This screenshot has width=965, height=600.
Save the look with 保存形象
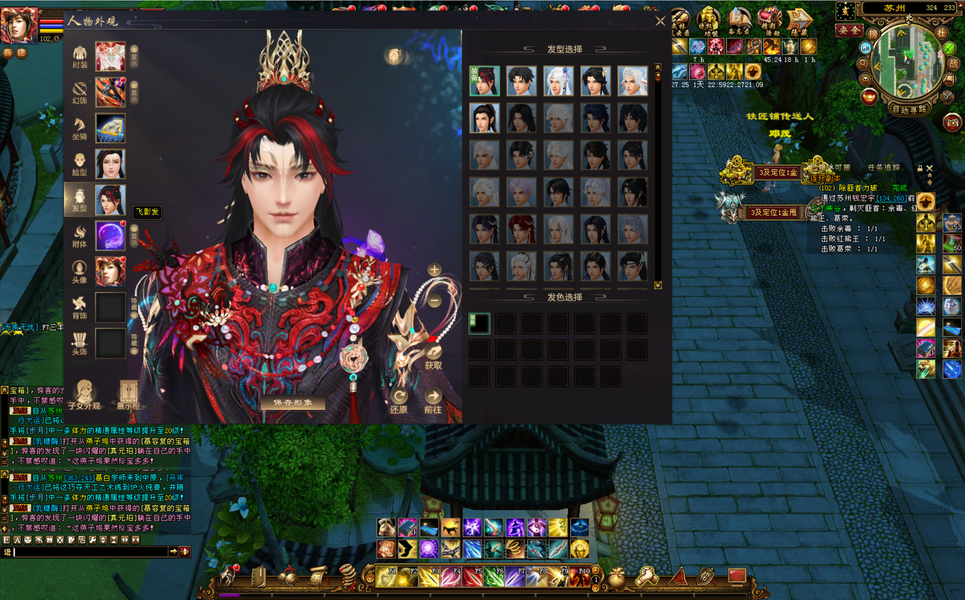point(293,403)
